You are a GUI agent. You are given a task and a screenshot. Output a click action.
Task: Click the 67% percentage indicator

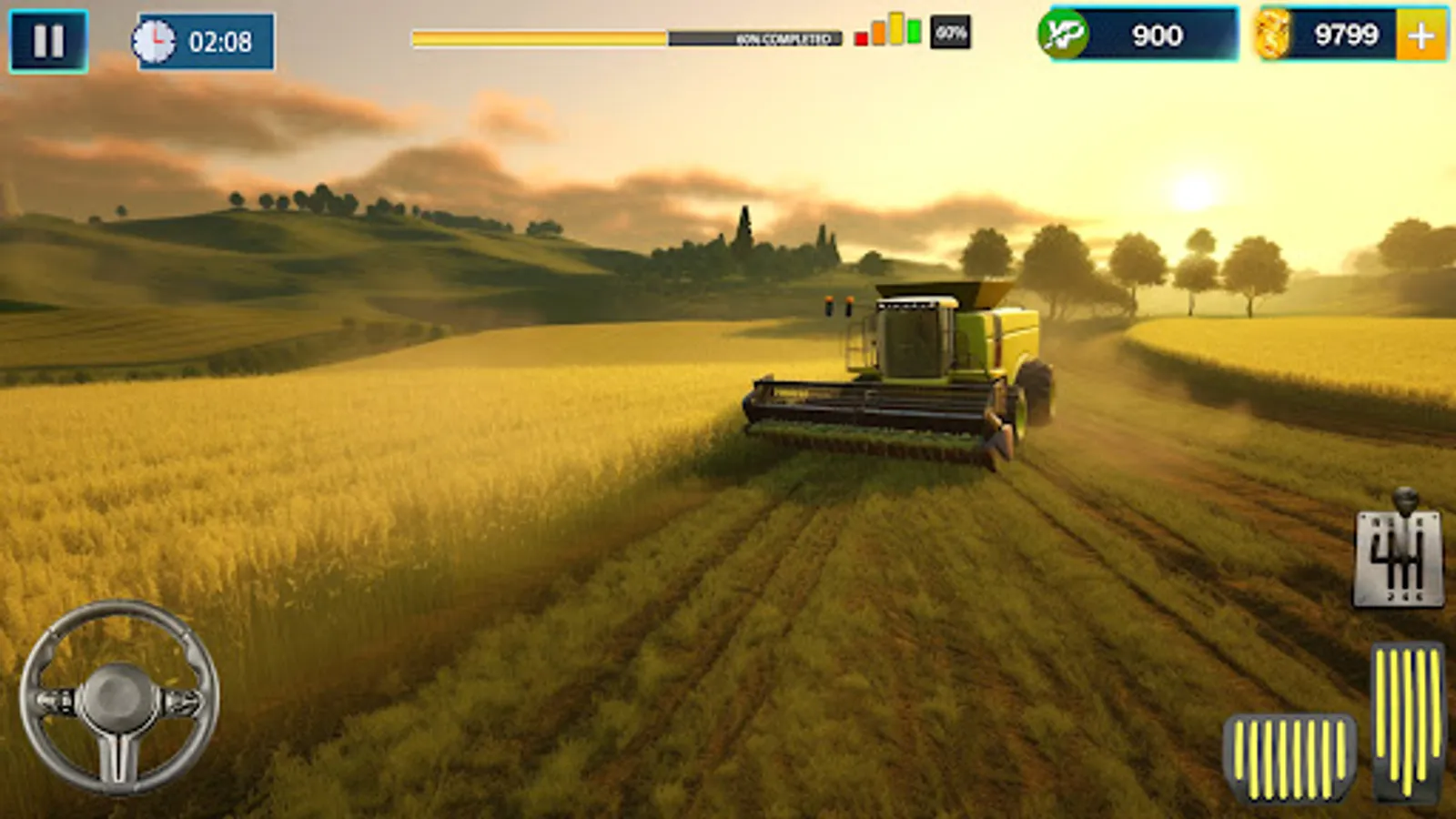pyautogui.click(x=950, y=33)
